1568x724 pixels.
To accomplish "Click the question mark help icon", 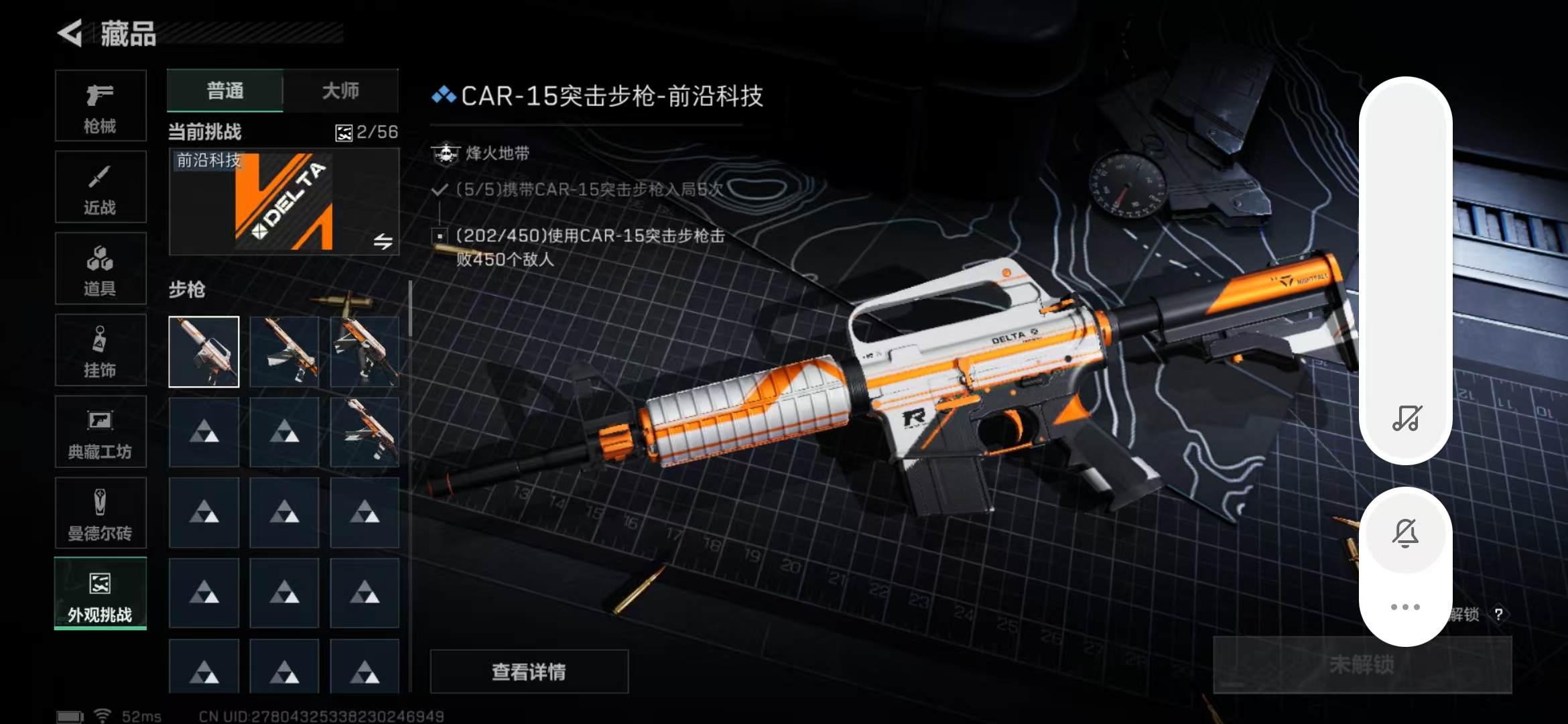I will [1498, 615].
